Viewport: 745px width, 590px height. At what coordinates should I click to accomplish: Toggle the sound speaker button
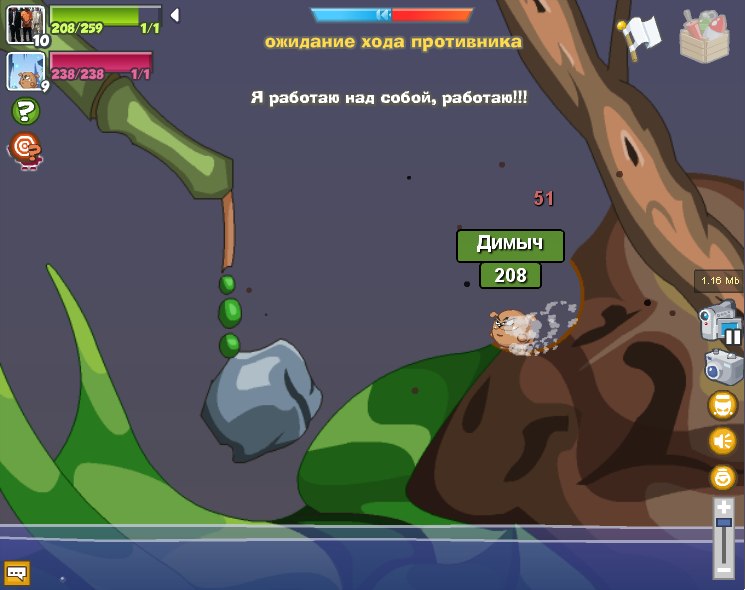[x=722, y=440]
